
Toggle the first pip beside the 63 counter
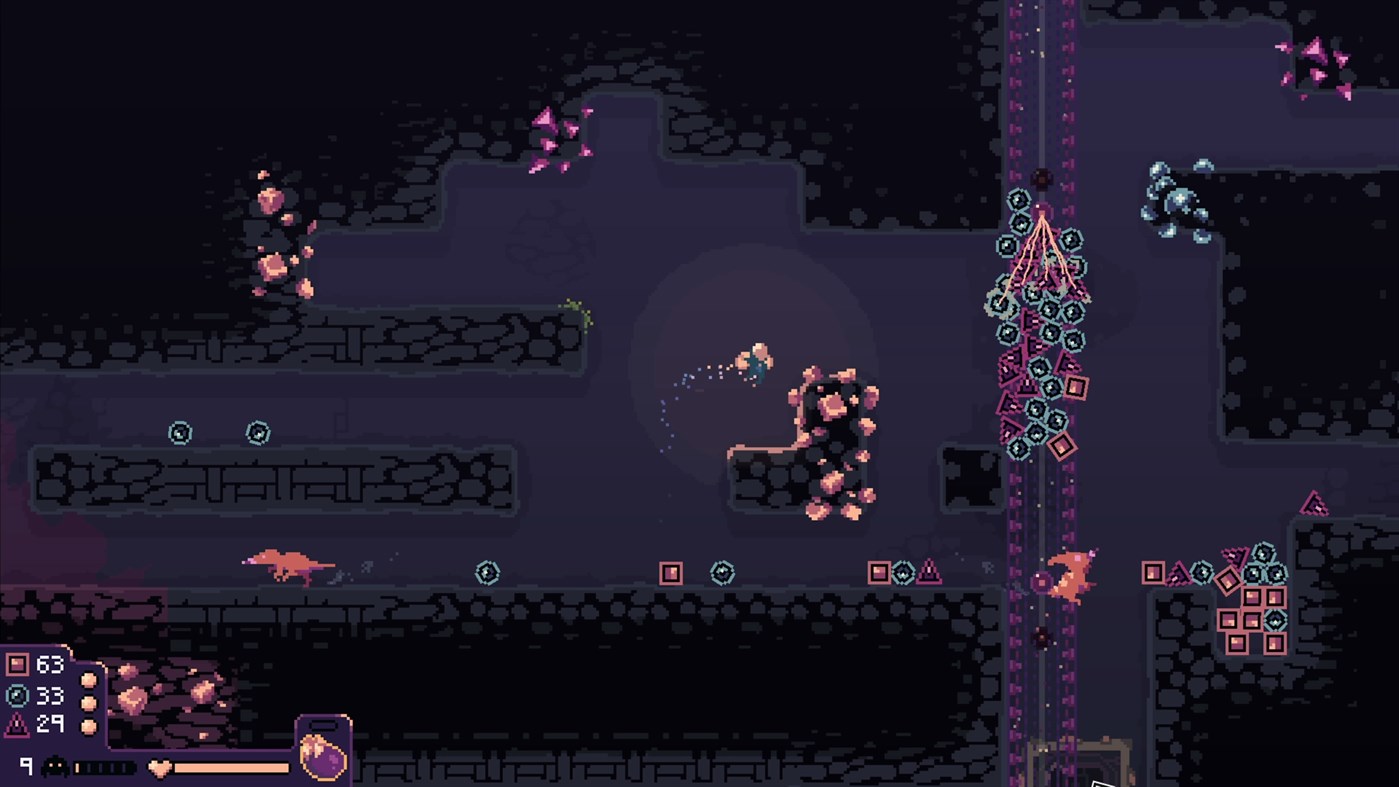[90, 680]
